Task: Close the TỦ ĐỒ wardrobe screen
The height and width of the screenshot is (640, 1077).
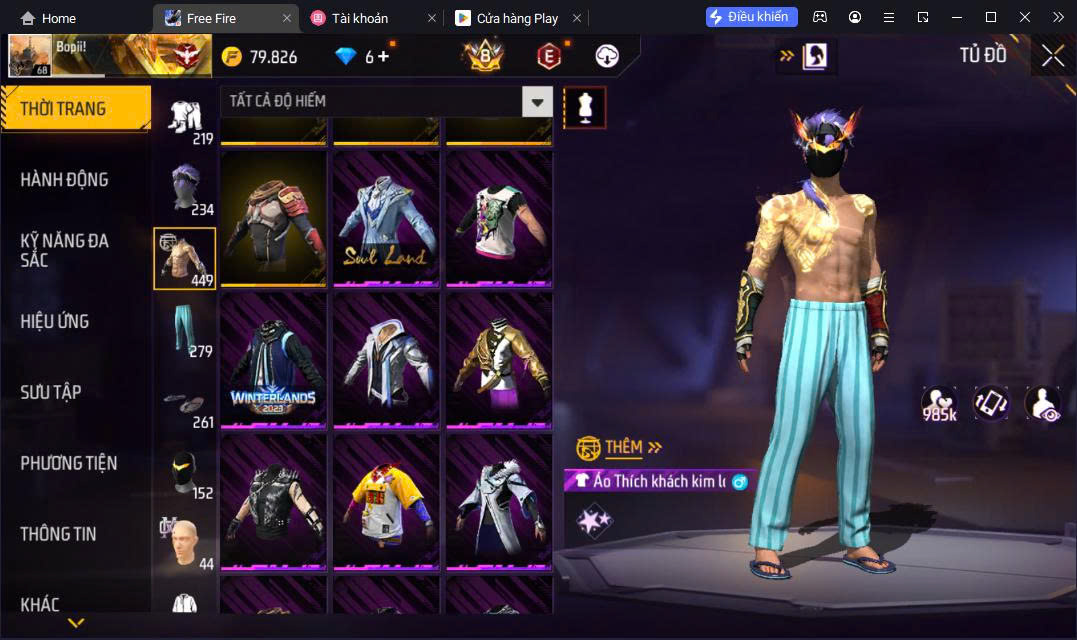Action: pos(1052,56)
